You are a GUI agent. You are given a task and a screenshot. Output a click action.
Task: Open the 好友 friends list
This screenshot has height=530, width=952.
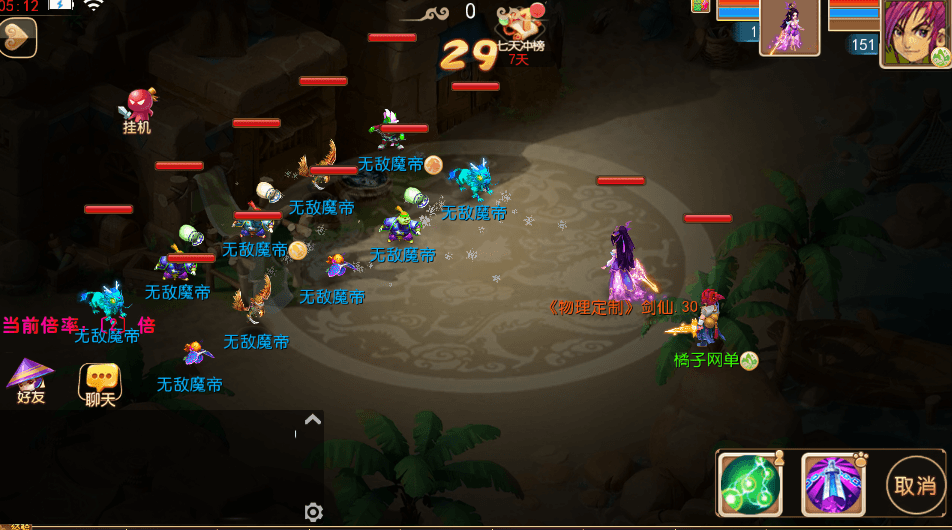(30, 381)
